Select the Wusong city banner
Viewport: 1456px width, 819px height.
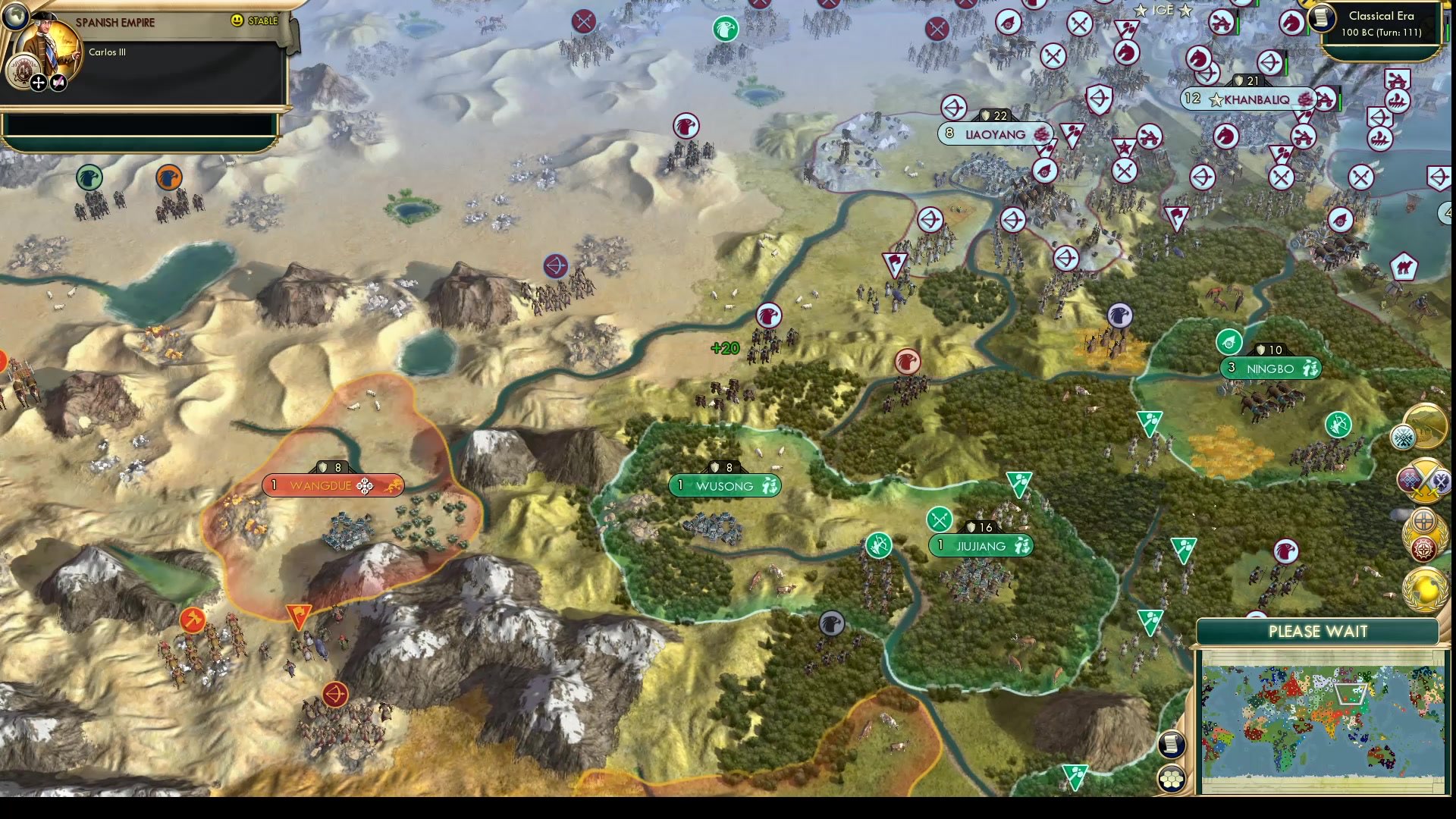click(x=724, y=486)
